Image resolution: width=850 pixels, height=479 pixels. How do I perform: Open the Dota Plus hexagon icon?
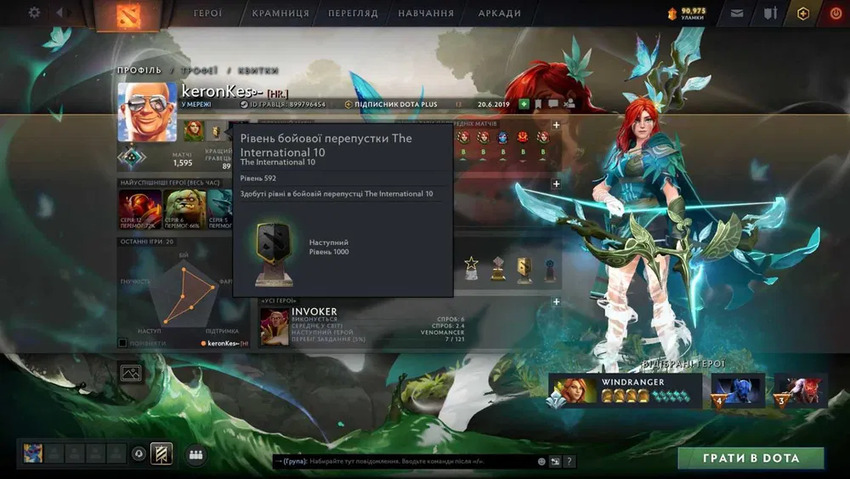click(x=803, y=14)
